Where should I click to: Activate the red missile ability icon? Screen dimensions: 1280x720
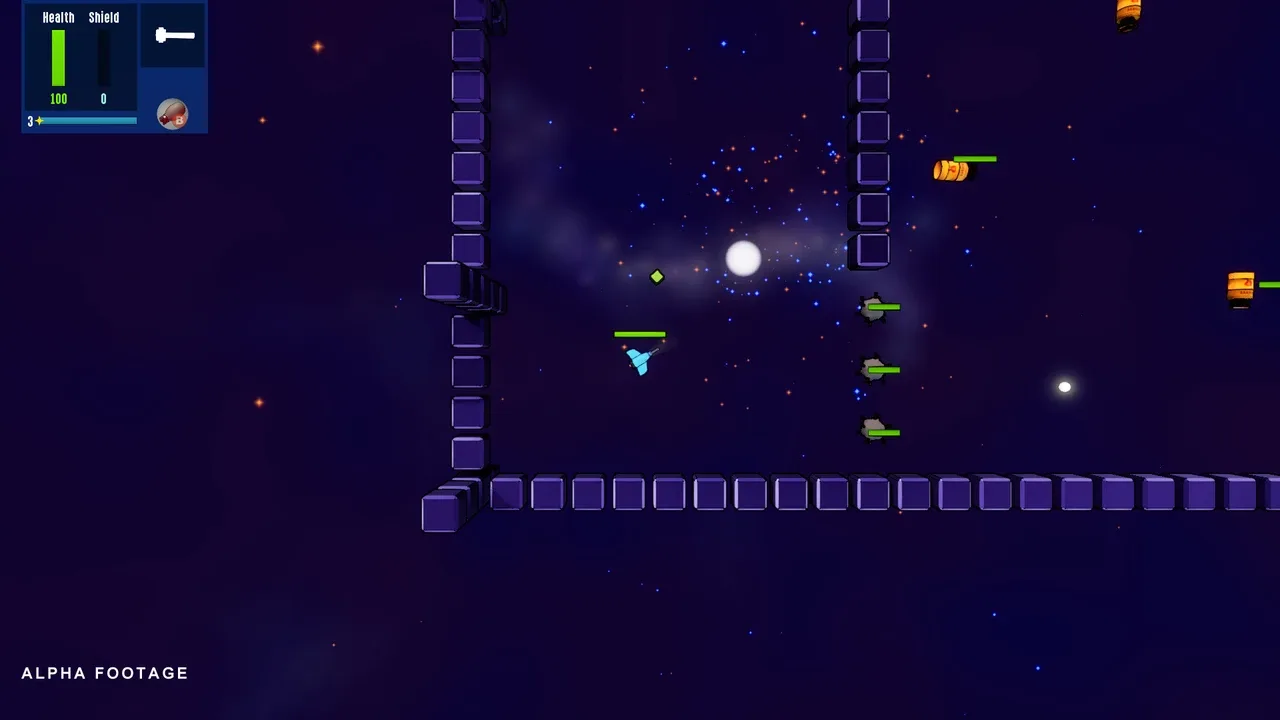(172, 115)
